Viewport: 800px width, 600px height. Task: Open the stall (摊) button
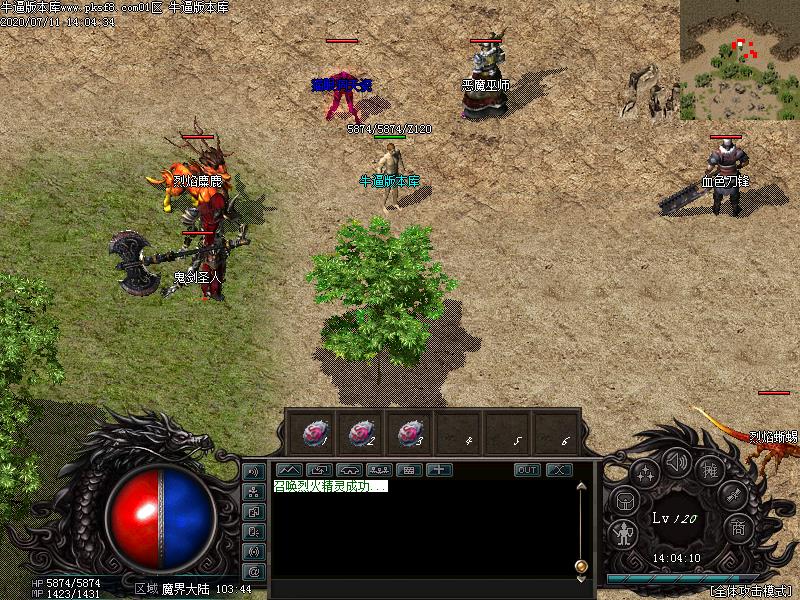710,470
